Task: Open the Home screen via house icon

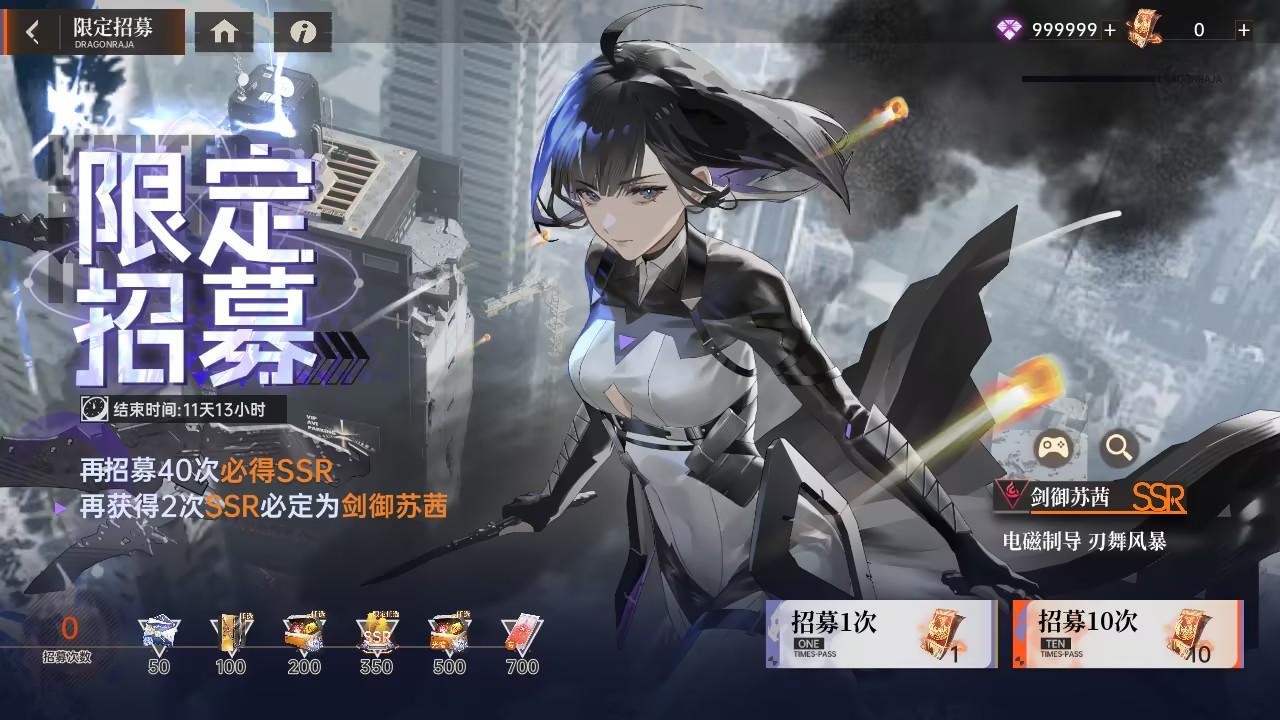Action: (x=224, y=31)
